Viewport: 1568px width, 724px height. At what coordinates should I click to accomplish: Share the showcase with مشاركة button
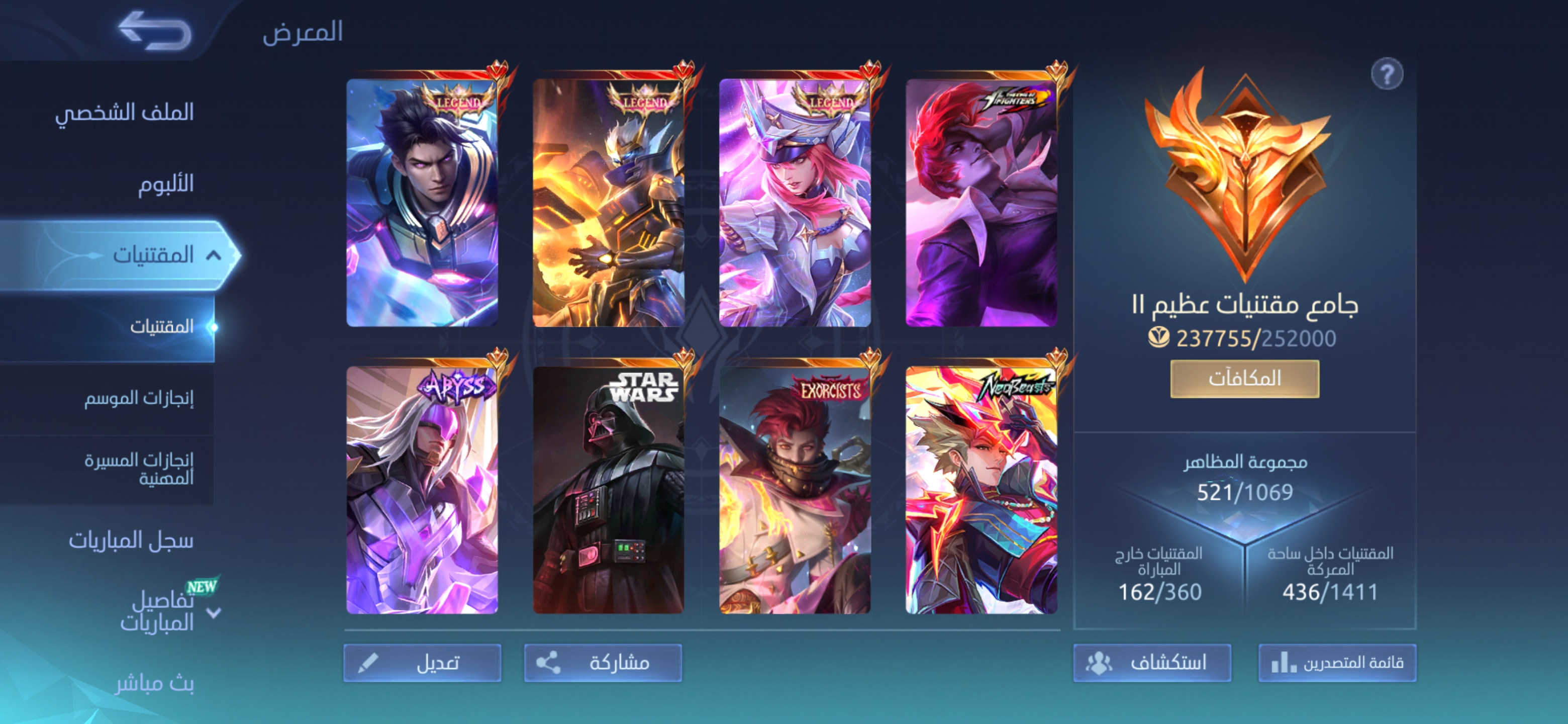pos(603,663)
